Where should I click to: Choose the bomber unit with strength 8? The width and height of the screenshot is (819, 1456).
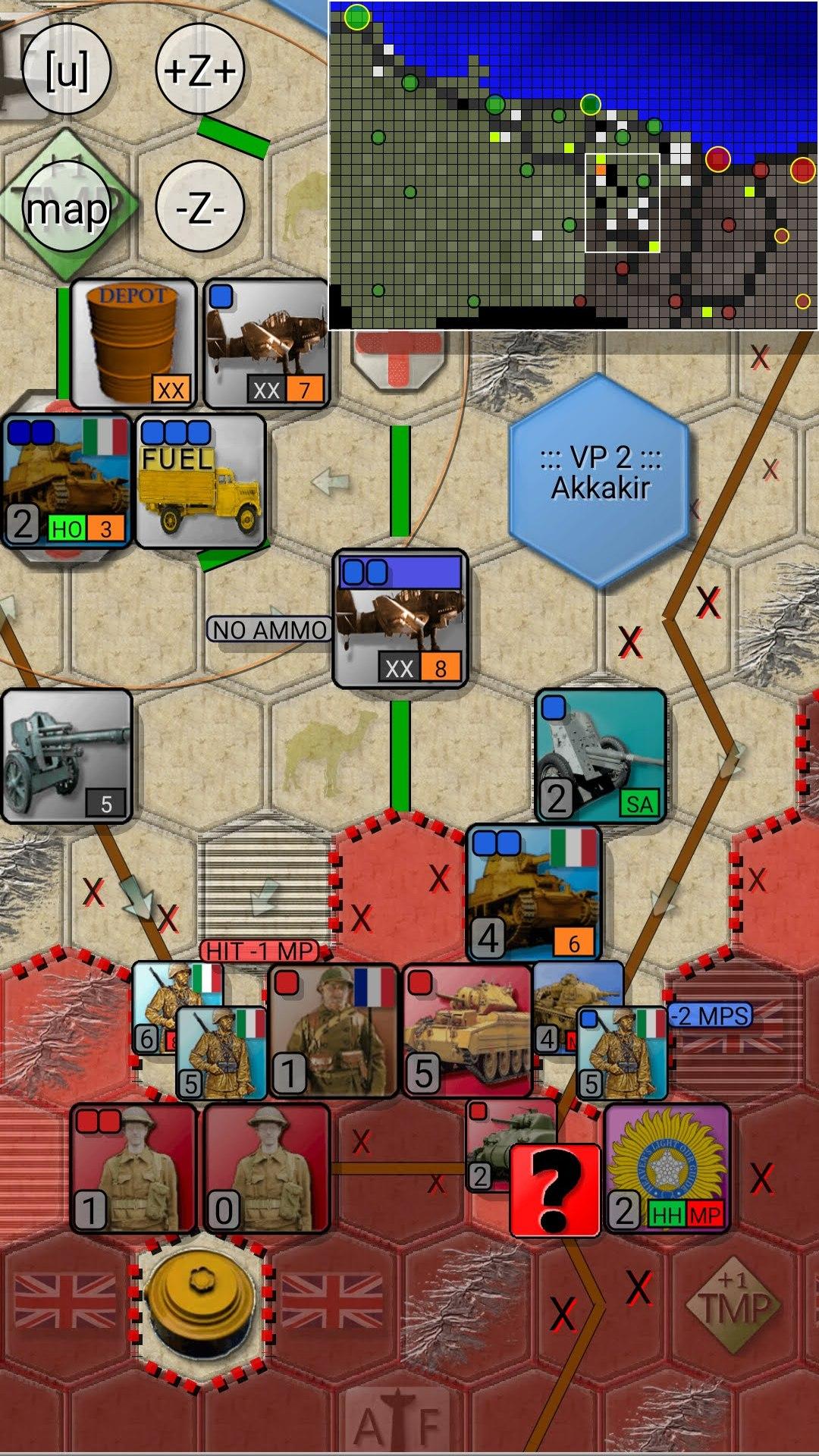point(400,619)
